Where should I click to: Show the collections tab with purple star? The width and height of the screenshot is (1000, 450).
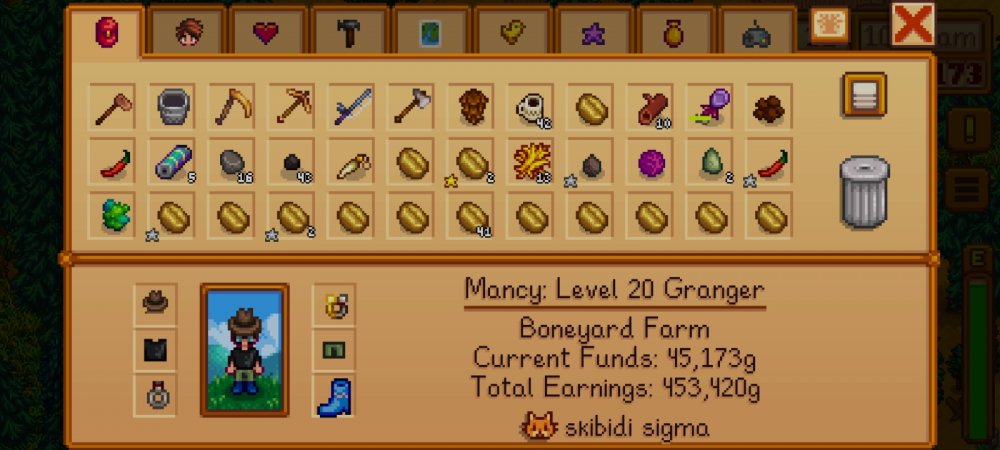pos(593,34)
